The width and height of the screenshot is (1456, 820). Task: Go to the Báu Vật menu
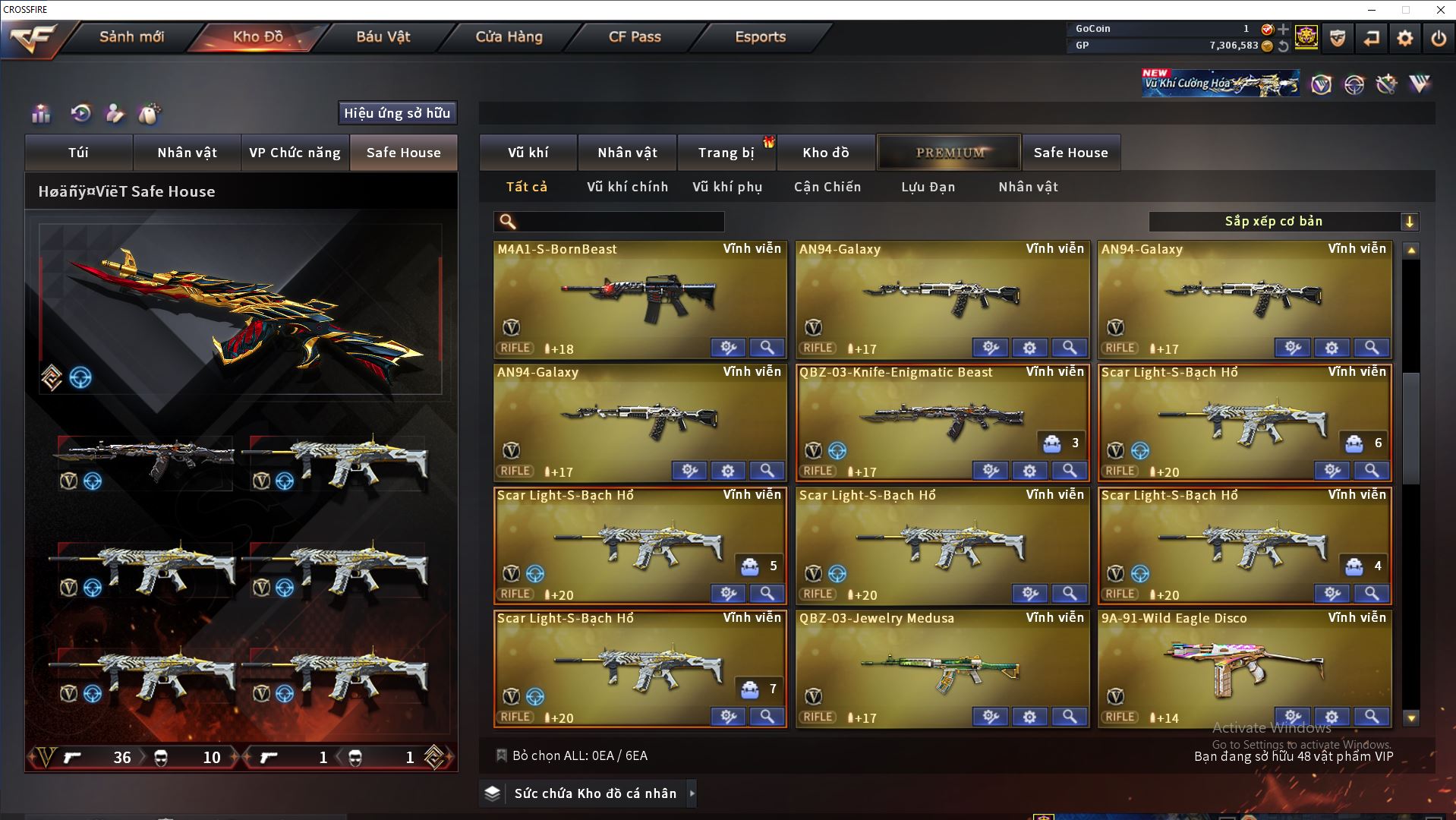pyautogui.click(x=383, y=36)
